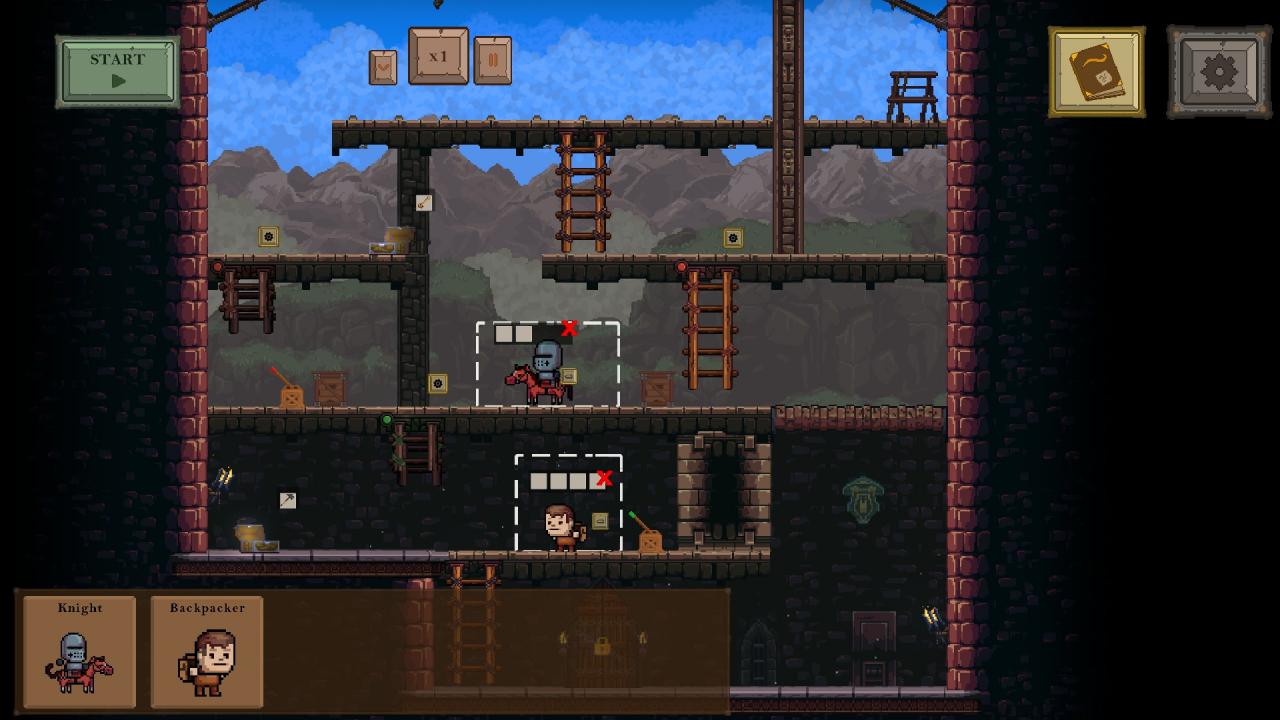
Task: Open the golden journal book
Action: [1096, 72]
